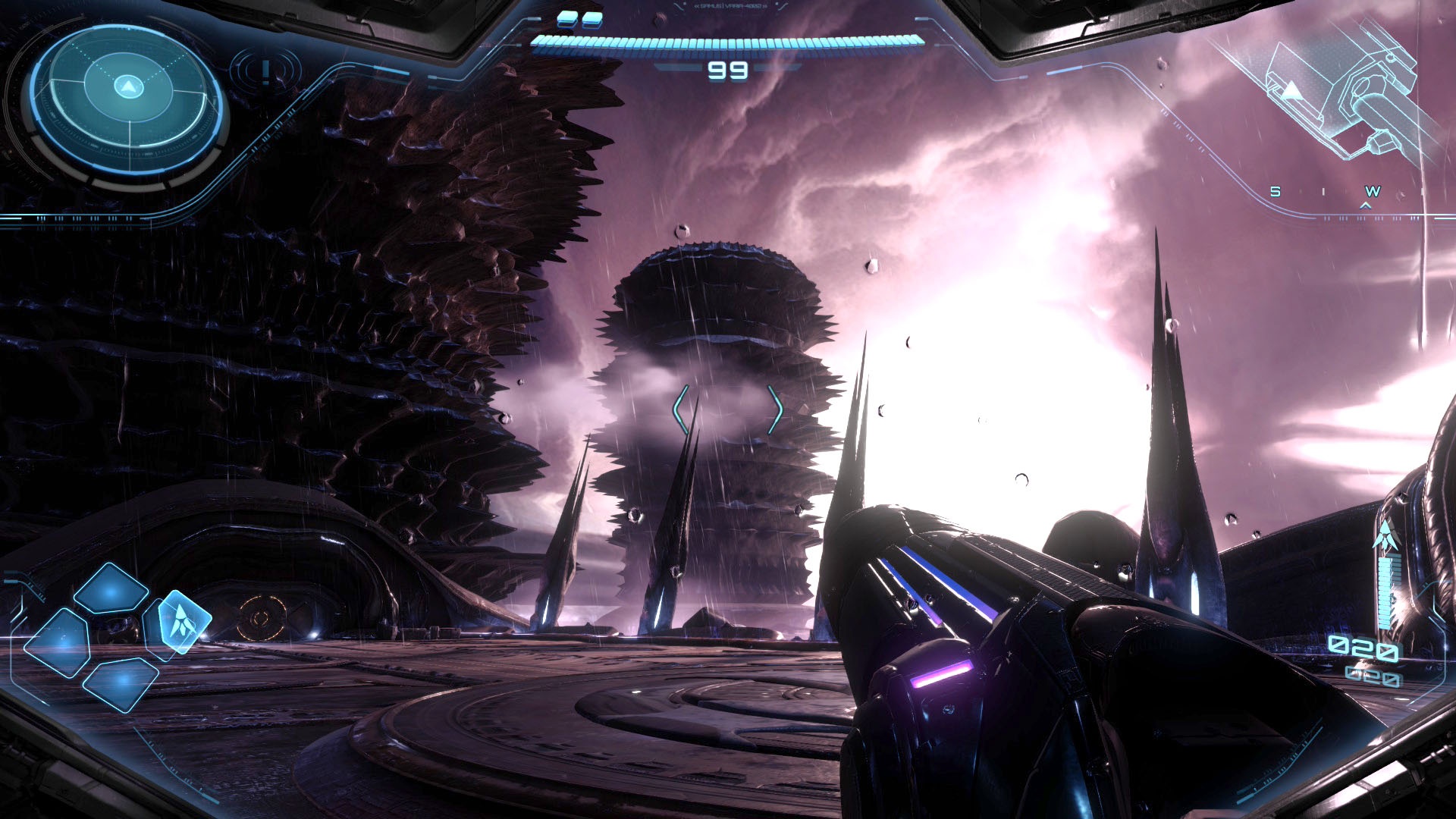The width and height of the screenshot is (1456, 819).
Task: Click the exclamation alert indicator
Action: pyautogui.click(x=265, y=72)
